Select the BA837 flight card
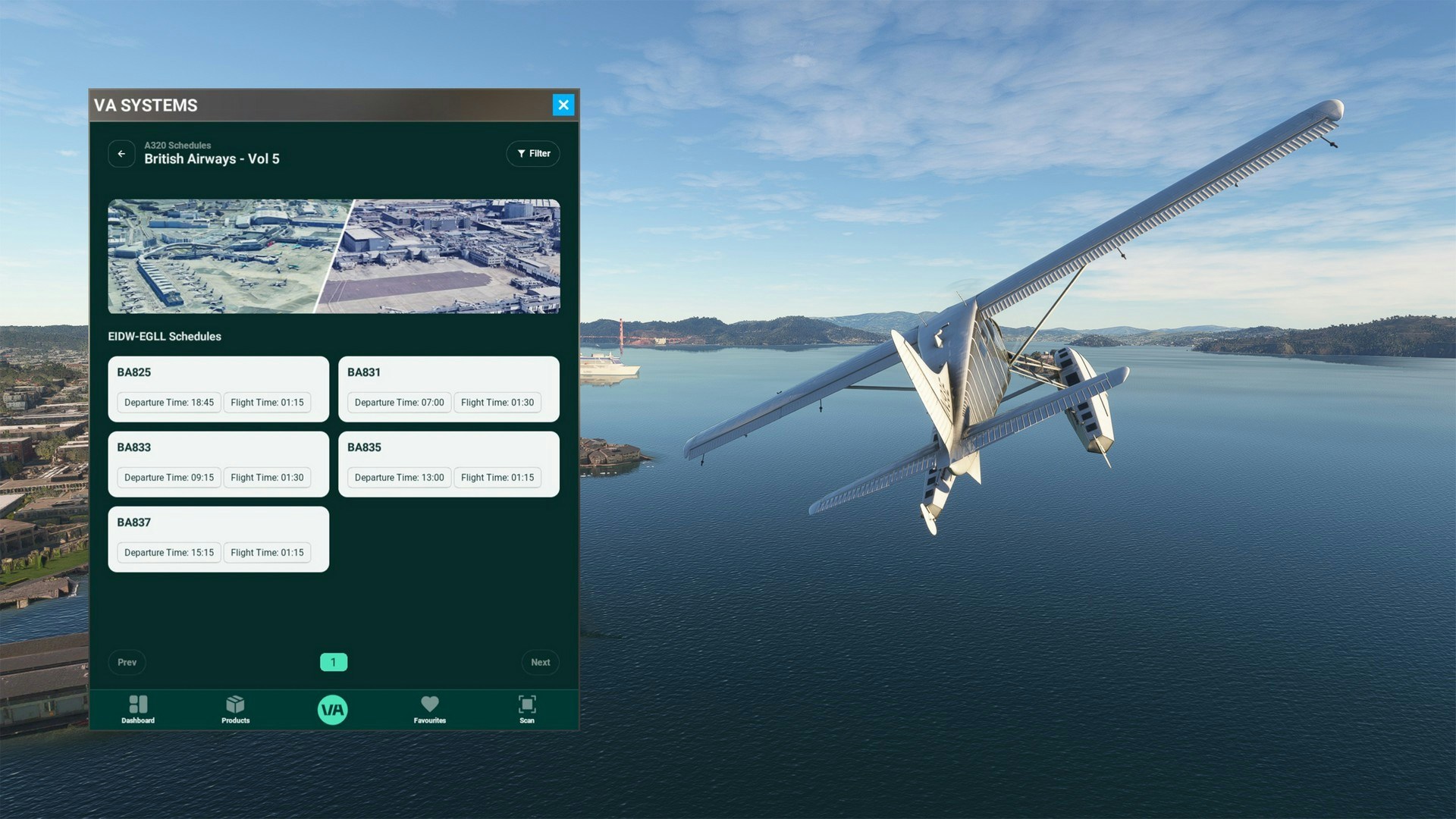This screenshot has height=819, width=1456. [x=218, y=538]
